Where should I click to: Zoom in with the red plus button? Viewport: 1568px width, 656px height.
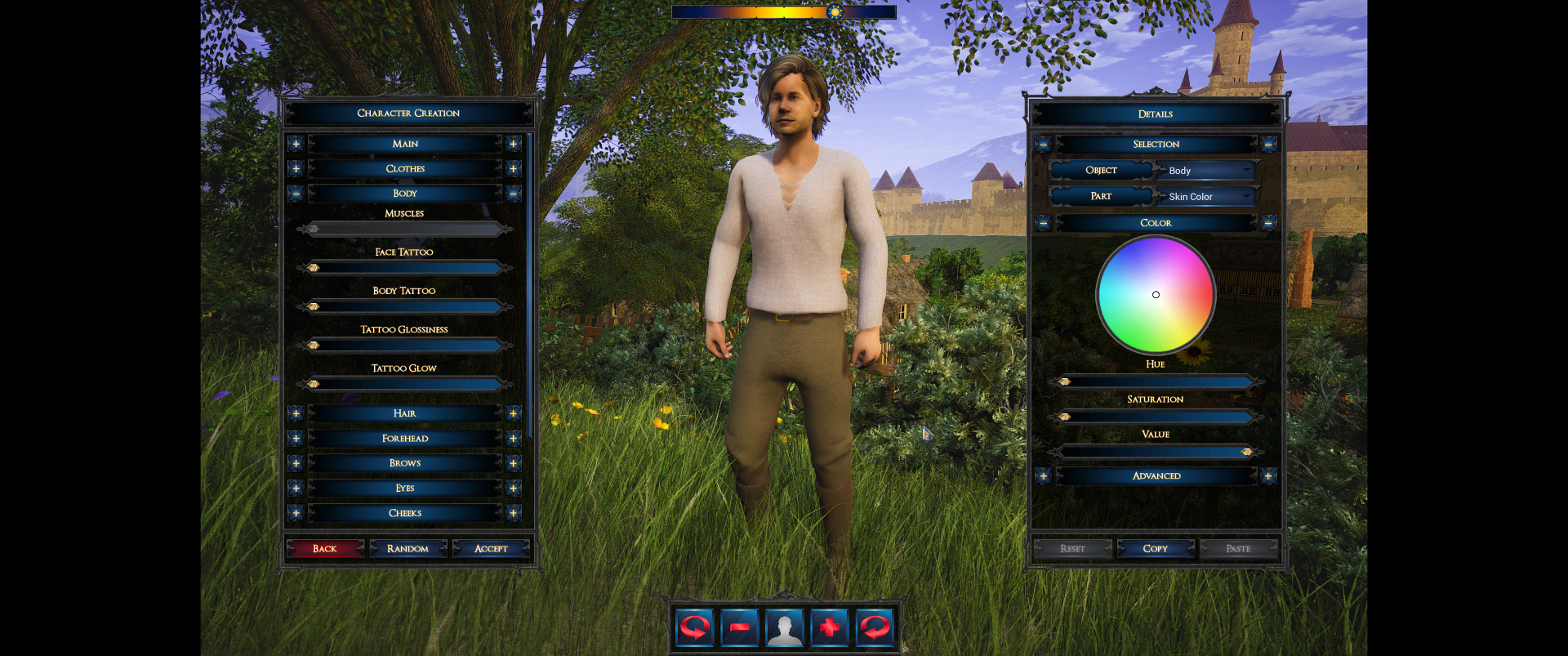pyautogui.click(x=829, y=627)
